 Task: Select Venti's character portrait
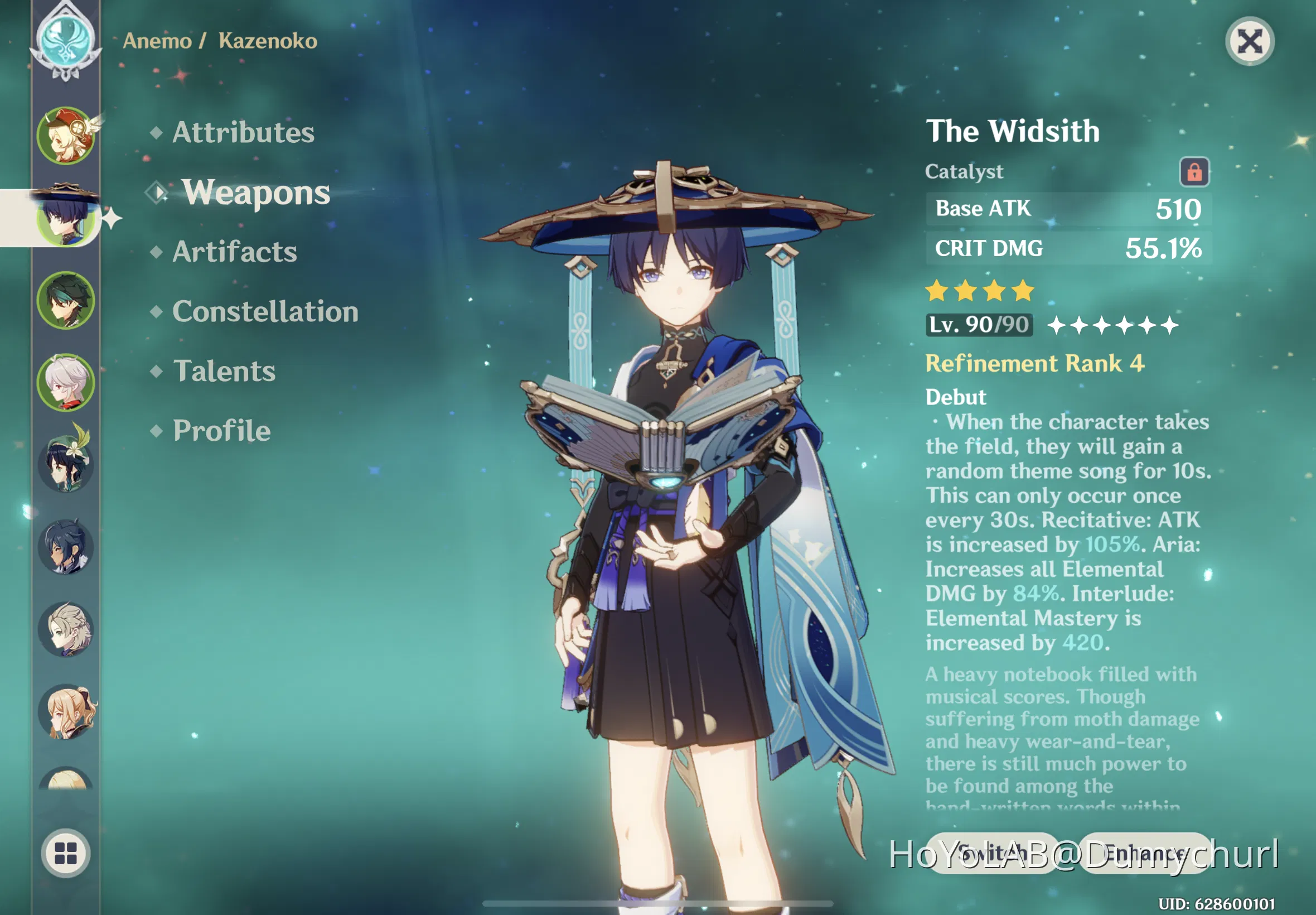pos(67,463)
